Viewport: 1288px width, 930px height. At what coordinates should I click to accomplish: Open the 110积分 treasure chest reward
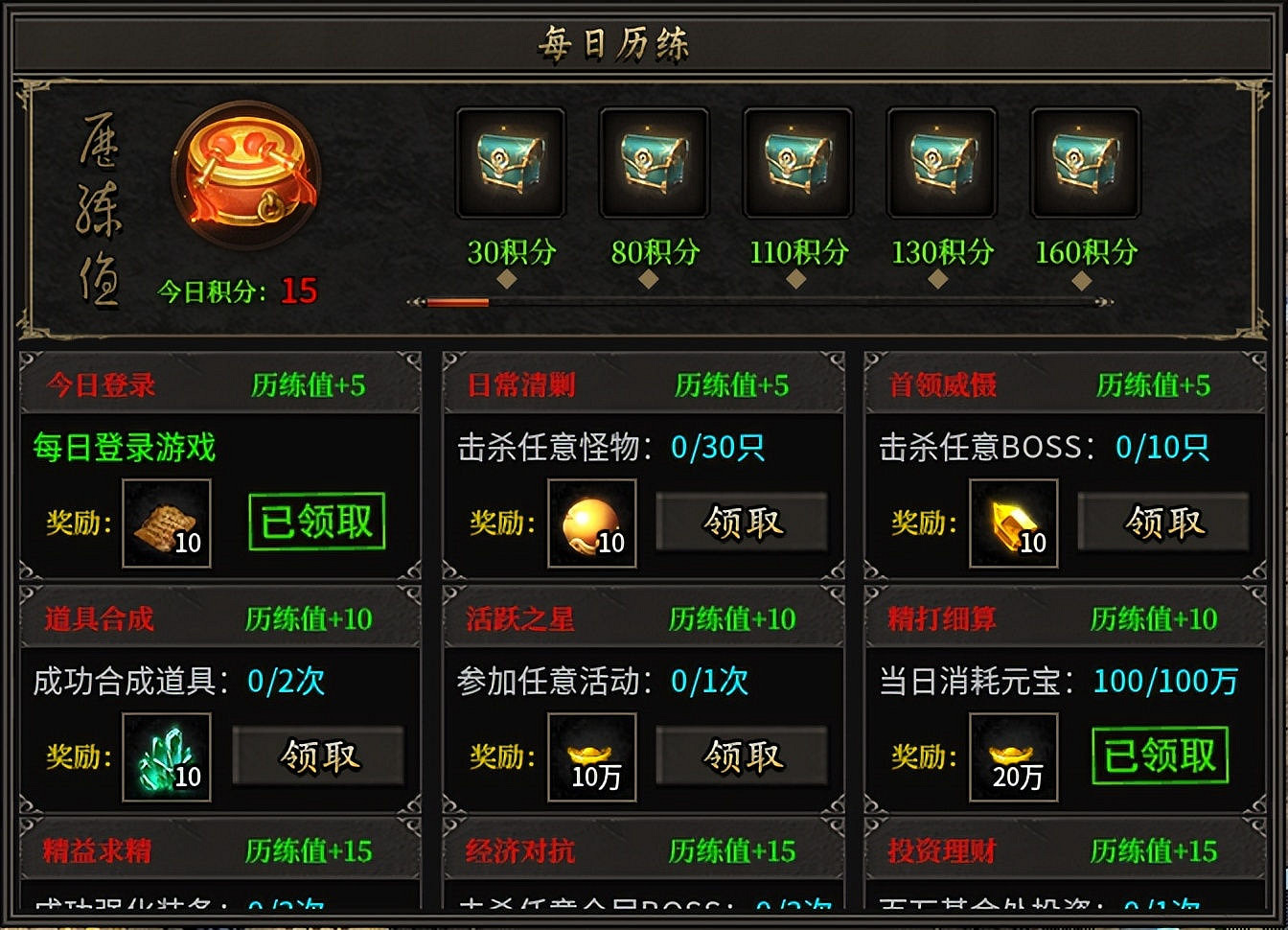tap(797, 163)
